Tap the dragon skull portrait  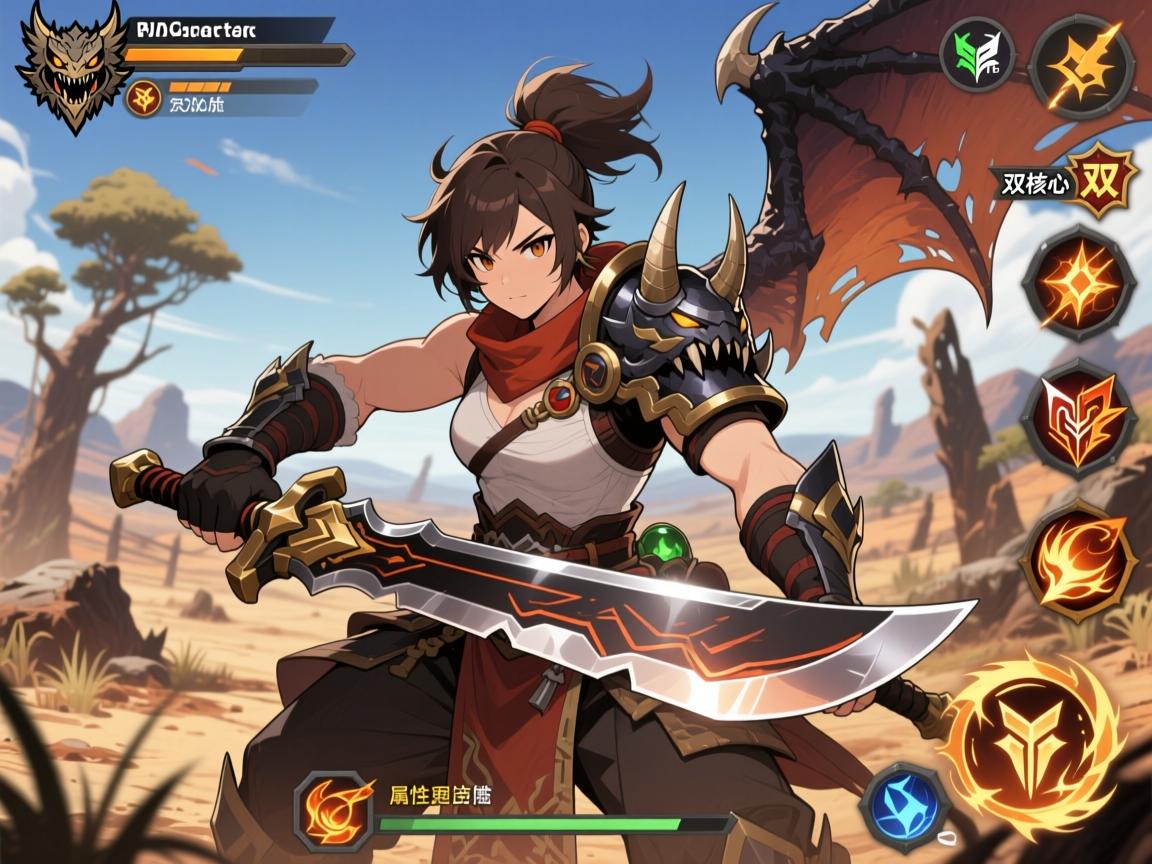tap(72, 69)
